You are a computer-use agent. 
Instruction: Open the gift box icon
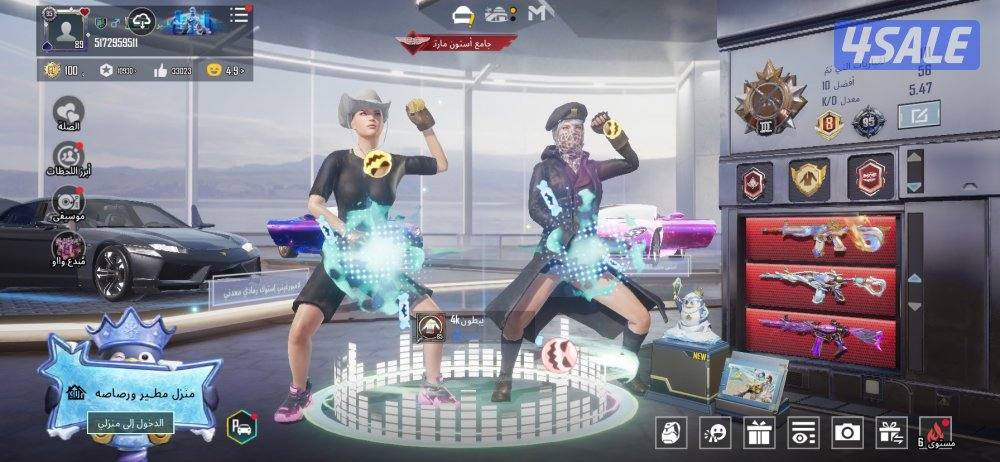[759, 432]
